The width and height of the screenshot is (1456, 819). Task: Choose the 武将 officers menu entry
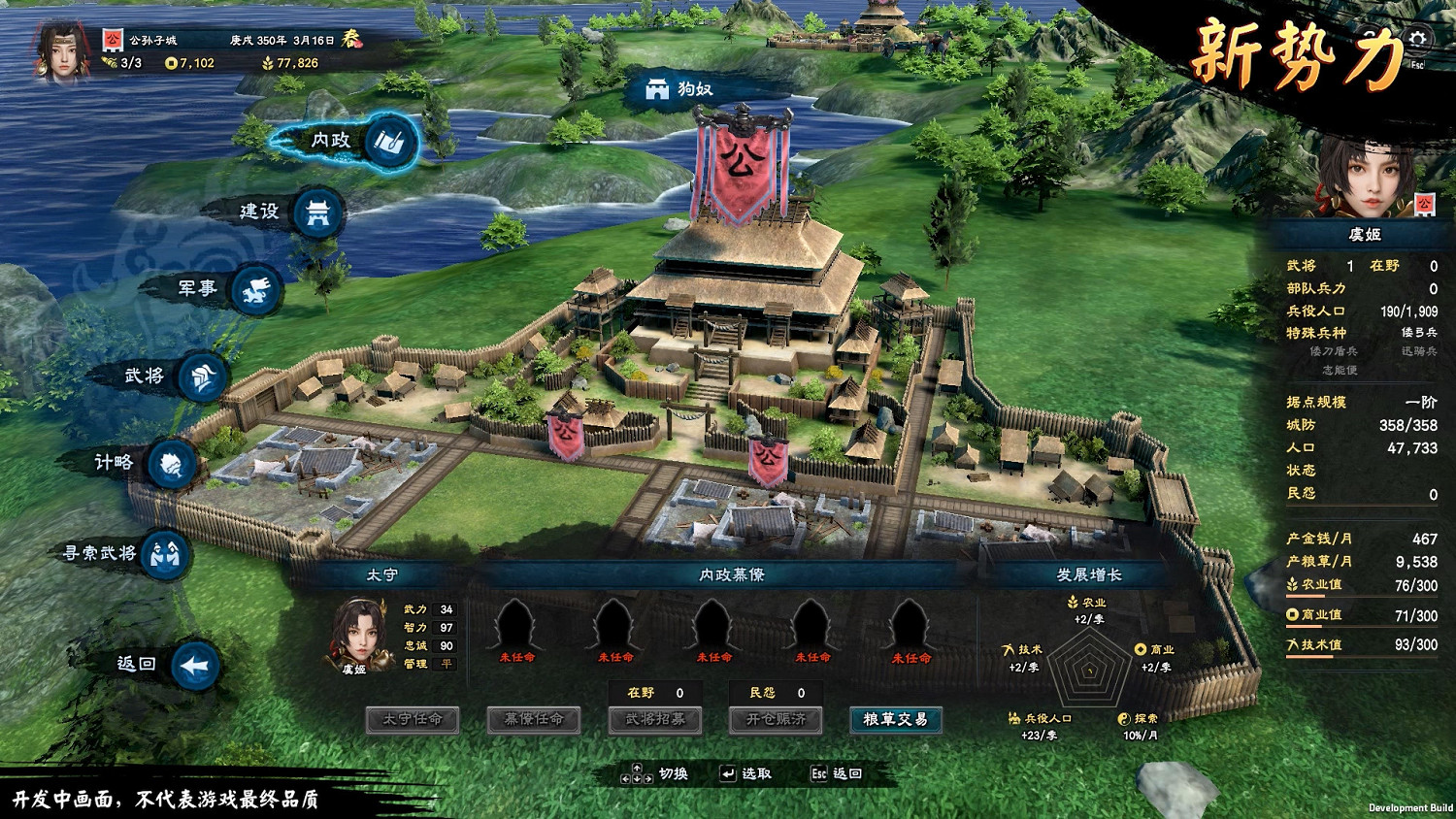click(202, 377)
